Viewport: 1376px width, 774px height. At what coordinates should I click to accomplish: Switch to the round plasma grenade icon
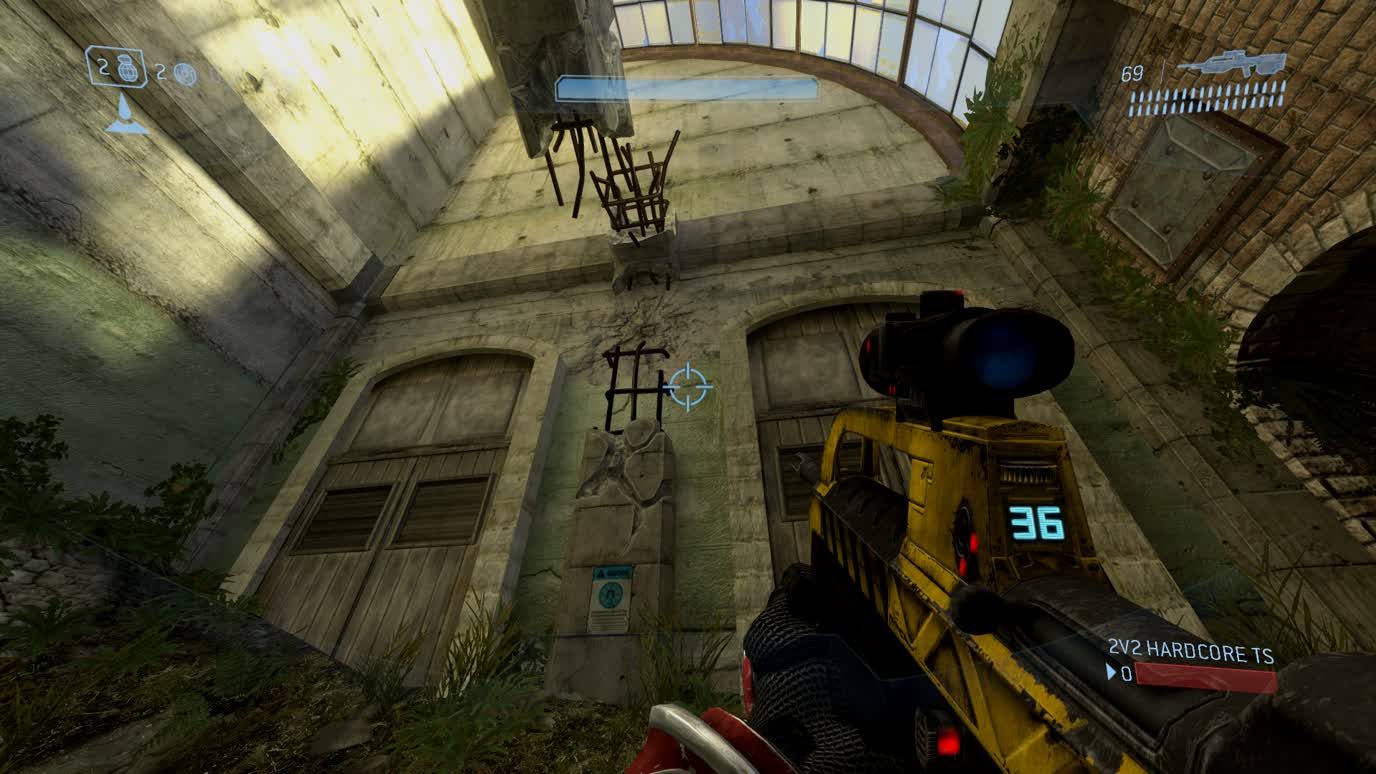point(185,73)
